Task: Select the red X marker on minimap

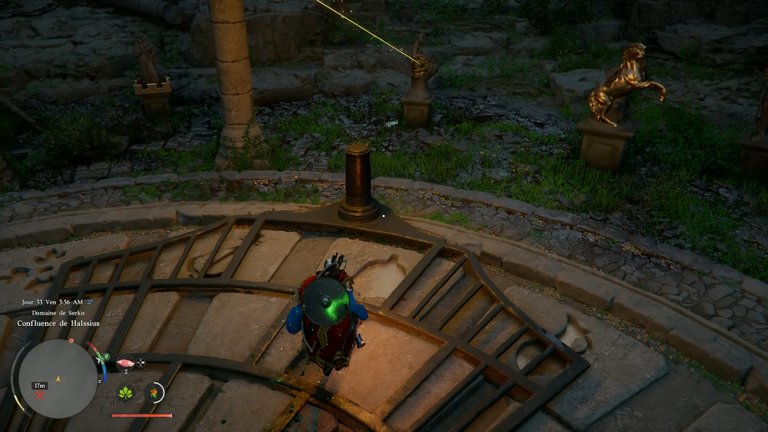Action: coord(40,393)
